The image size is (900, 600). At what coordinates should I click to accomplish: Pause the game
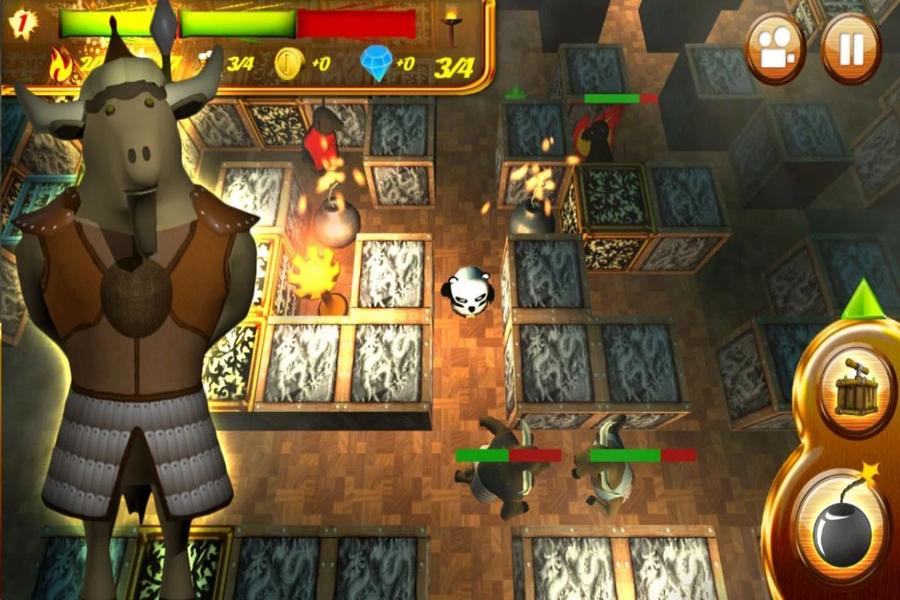851,49
